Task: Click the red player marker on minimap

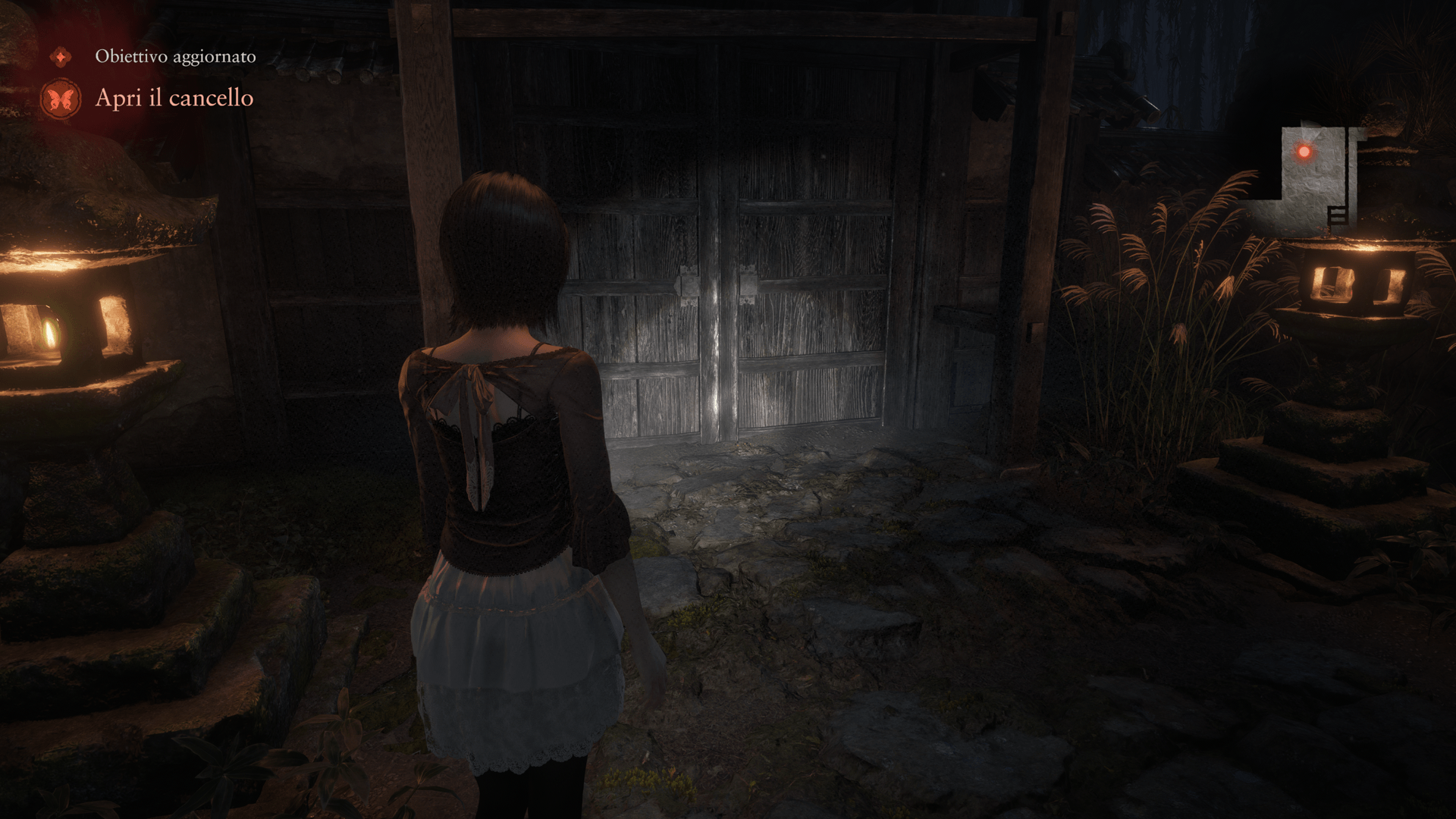Action: click(1304, 152)
